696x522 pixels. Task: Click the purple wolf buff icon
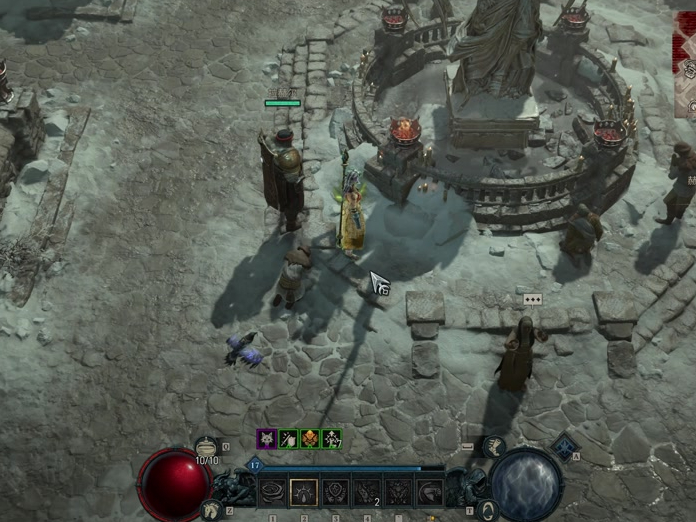point(266,438)
